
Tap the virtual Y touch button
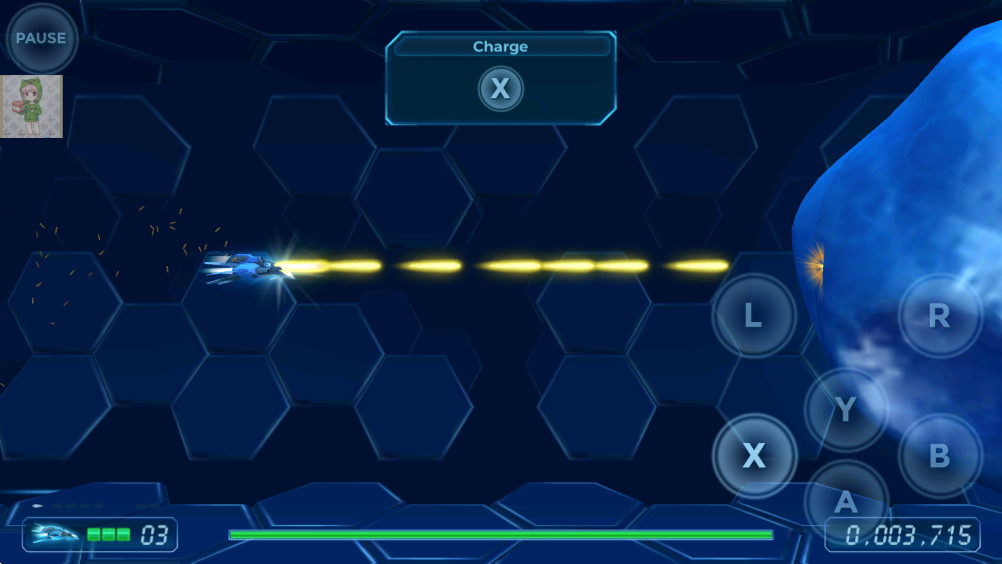coord(846,409)
